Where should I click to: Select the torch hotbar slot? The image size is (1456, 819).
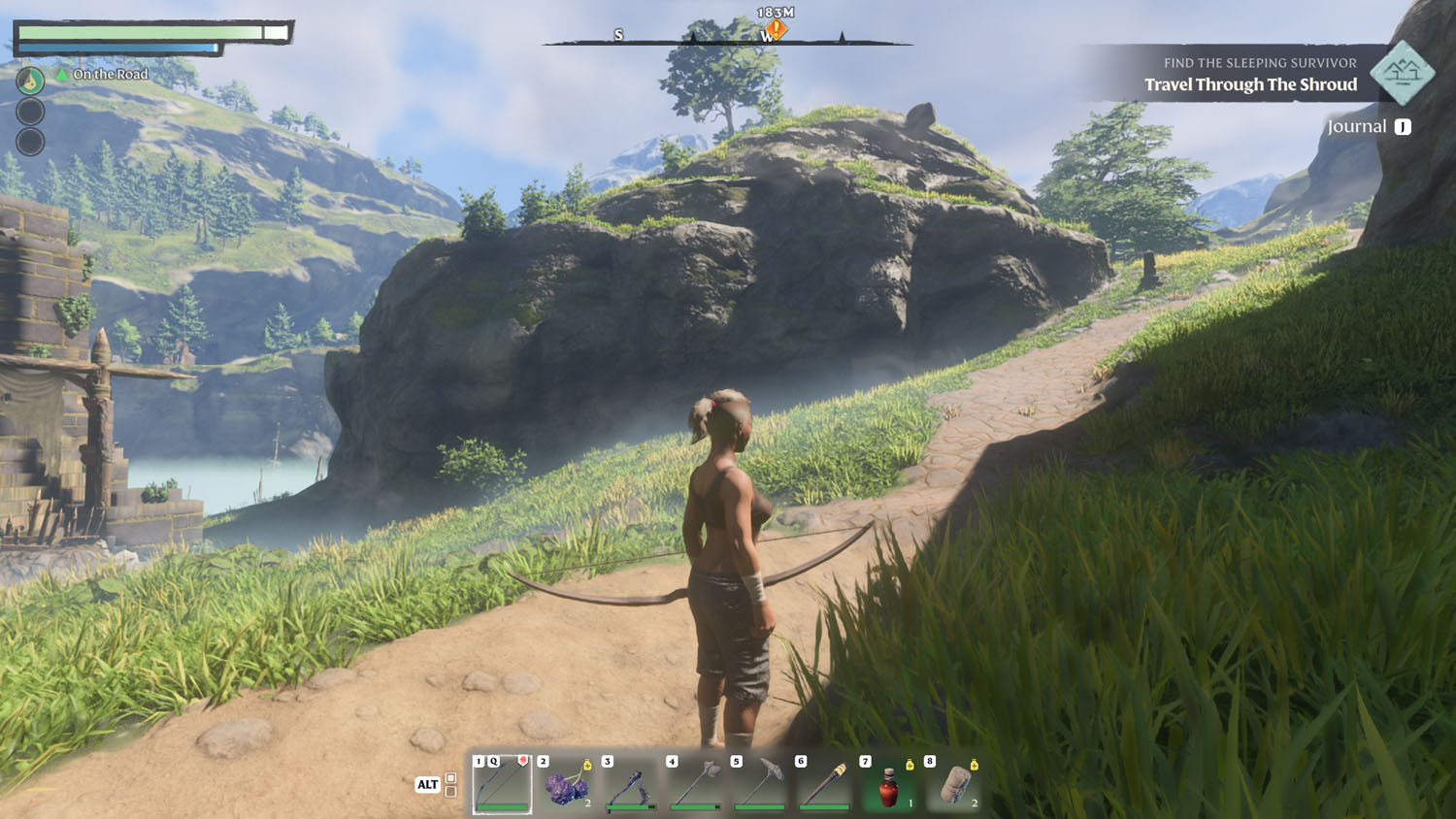824,784
